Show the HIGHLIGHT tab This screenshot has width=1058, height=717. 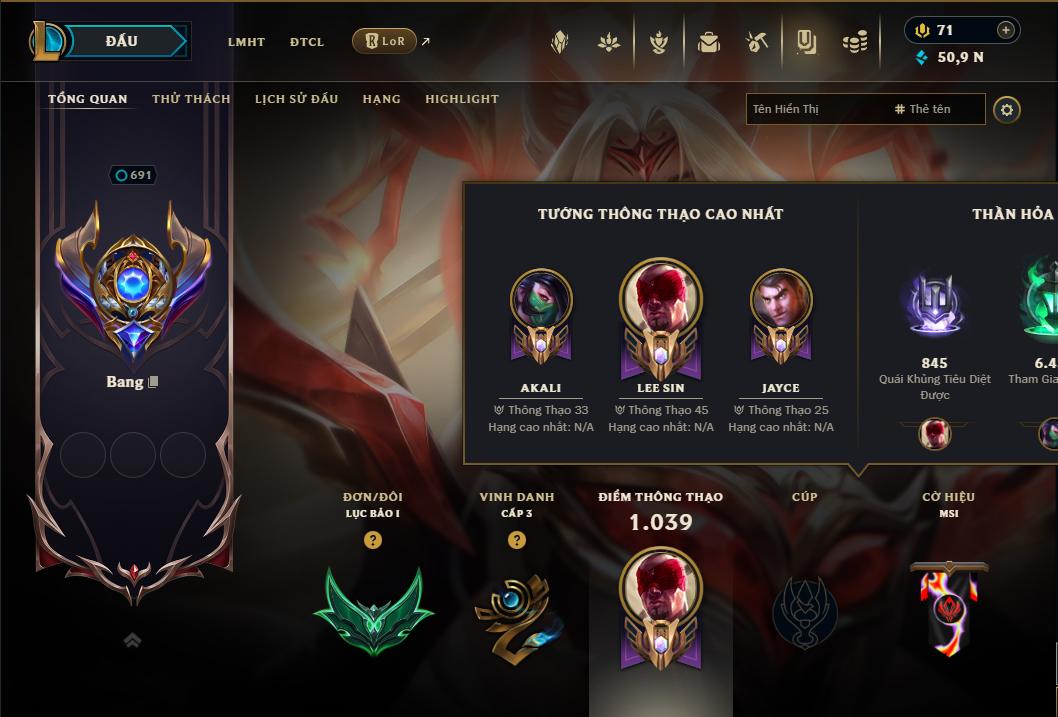click(x=462, y=99)
